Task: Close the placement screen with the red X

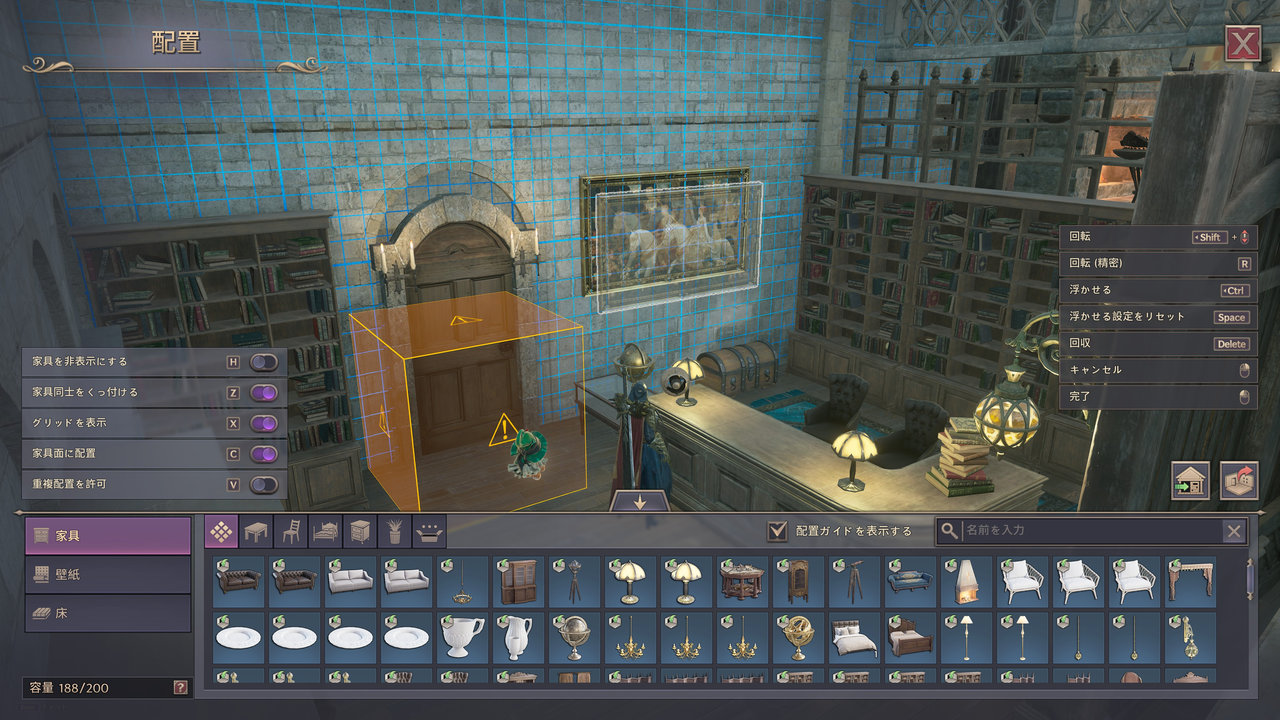Action: [1242, 44]
